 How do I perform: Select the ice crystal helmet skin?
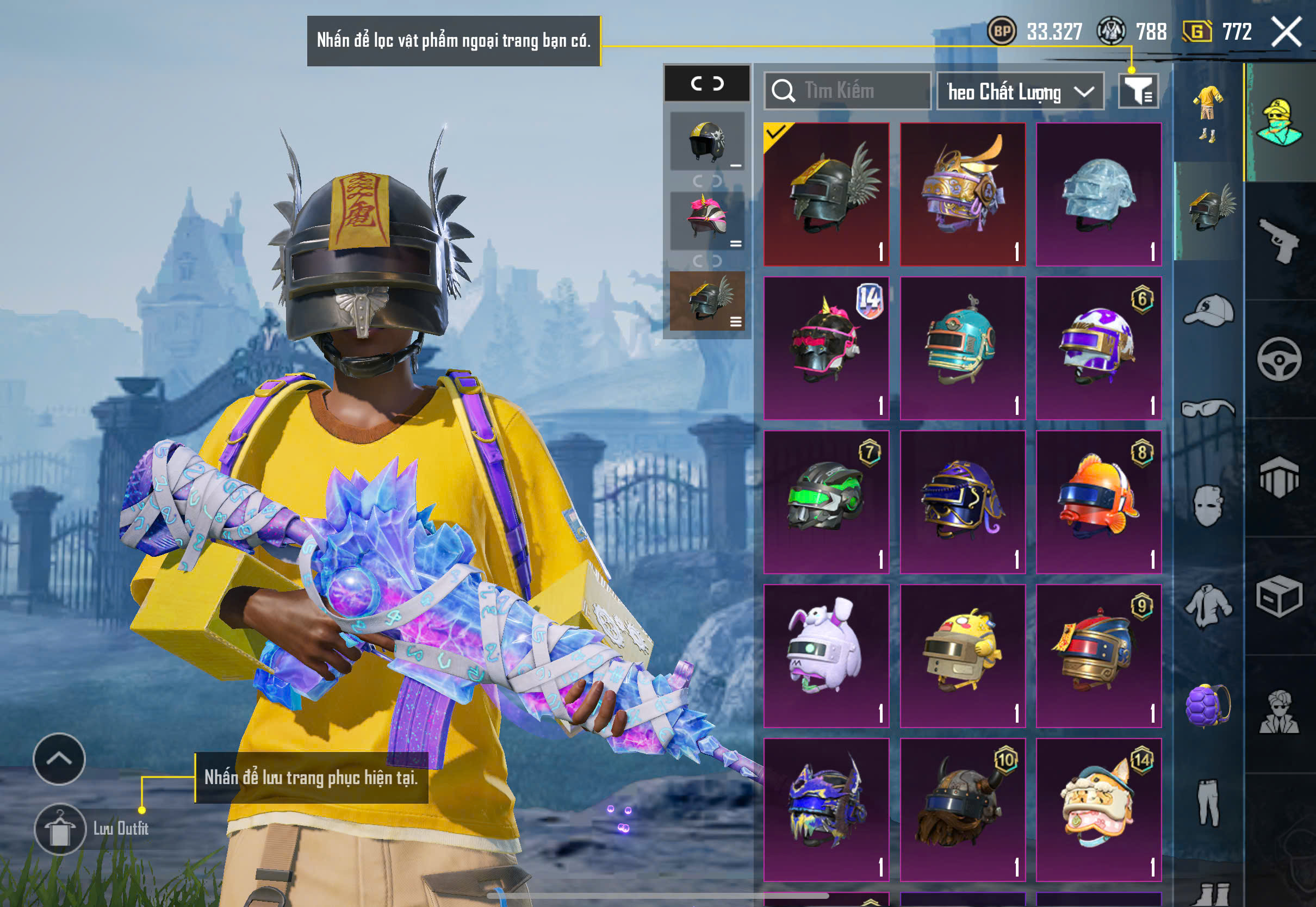pyautogui.click(x=1098, y=194)
